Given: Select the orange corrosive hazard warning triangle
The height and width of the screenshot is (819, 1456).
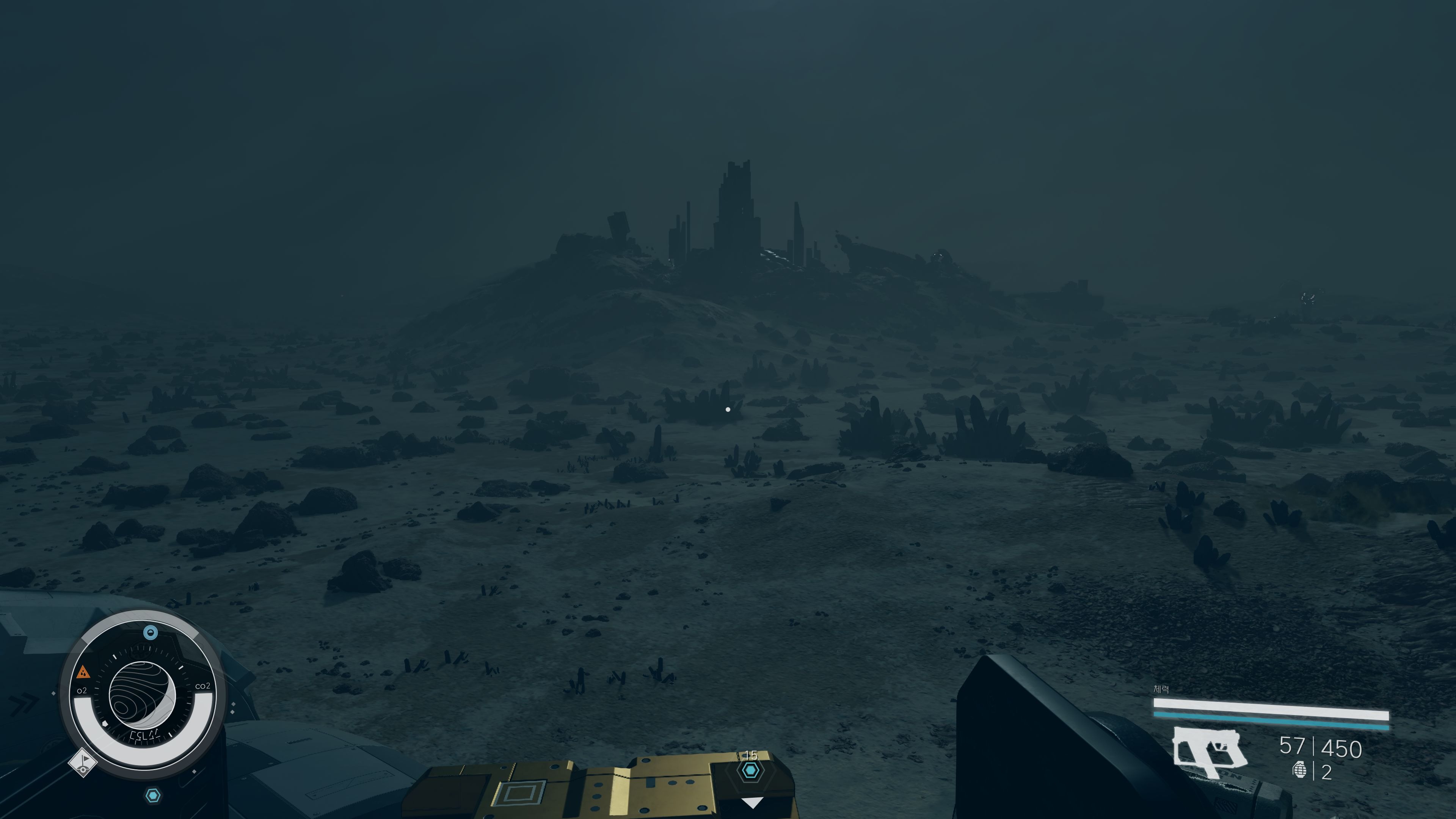Looking at the screenshot, I should pos(84,672).
